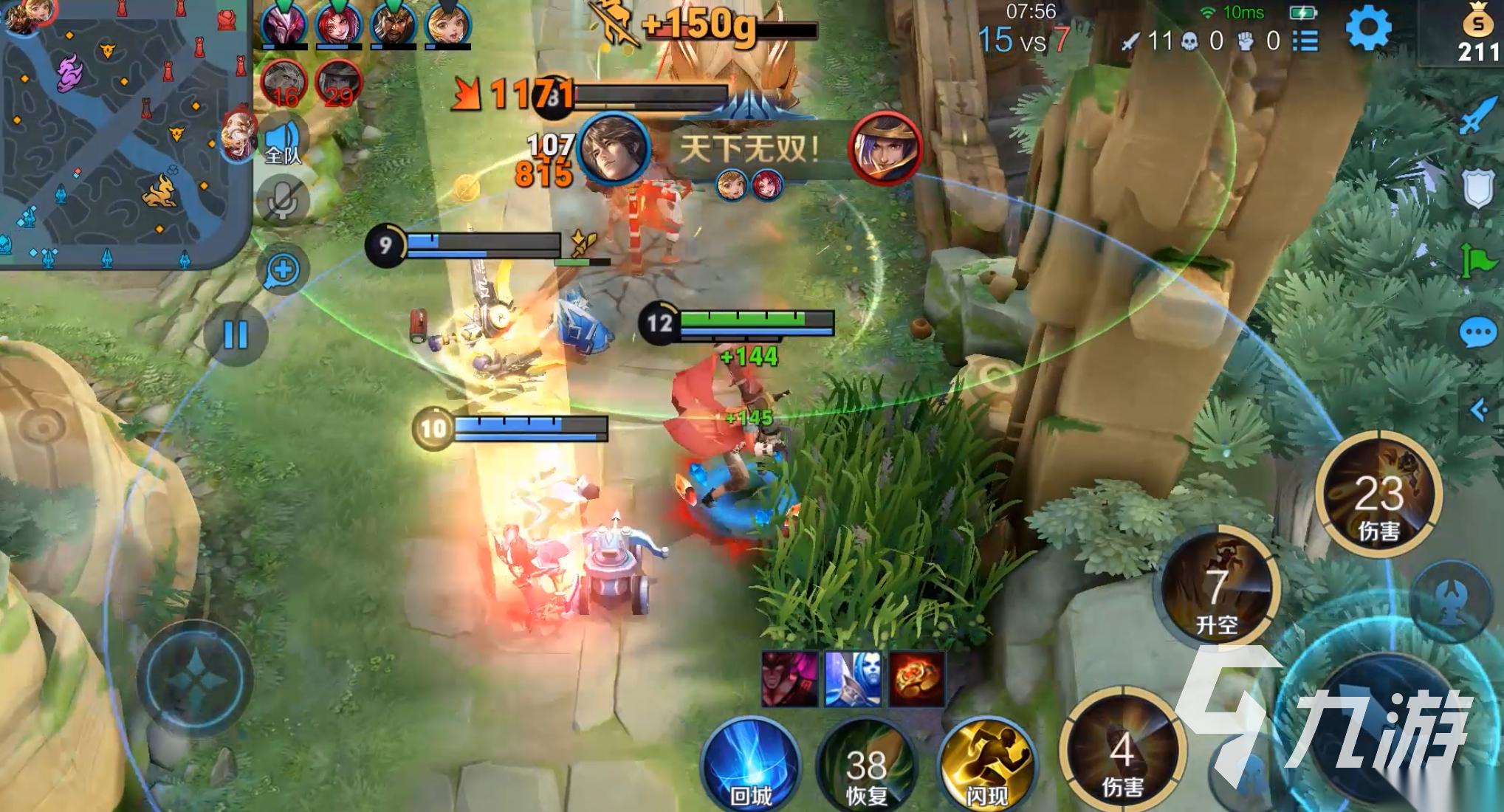Toggle the microphone button

[282, 199]
